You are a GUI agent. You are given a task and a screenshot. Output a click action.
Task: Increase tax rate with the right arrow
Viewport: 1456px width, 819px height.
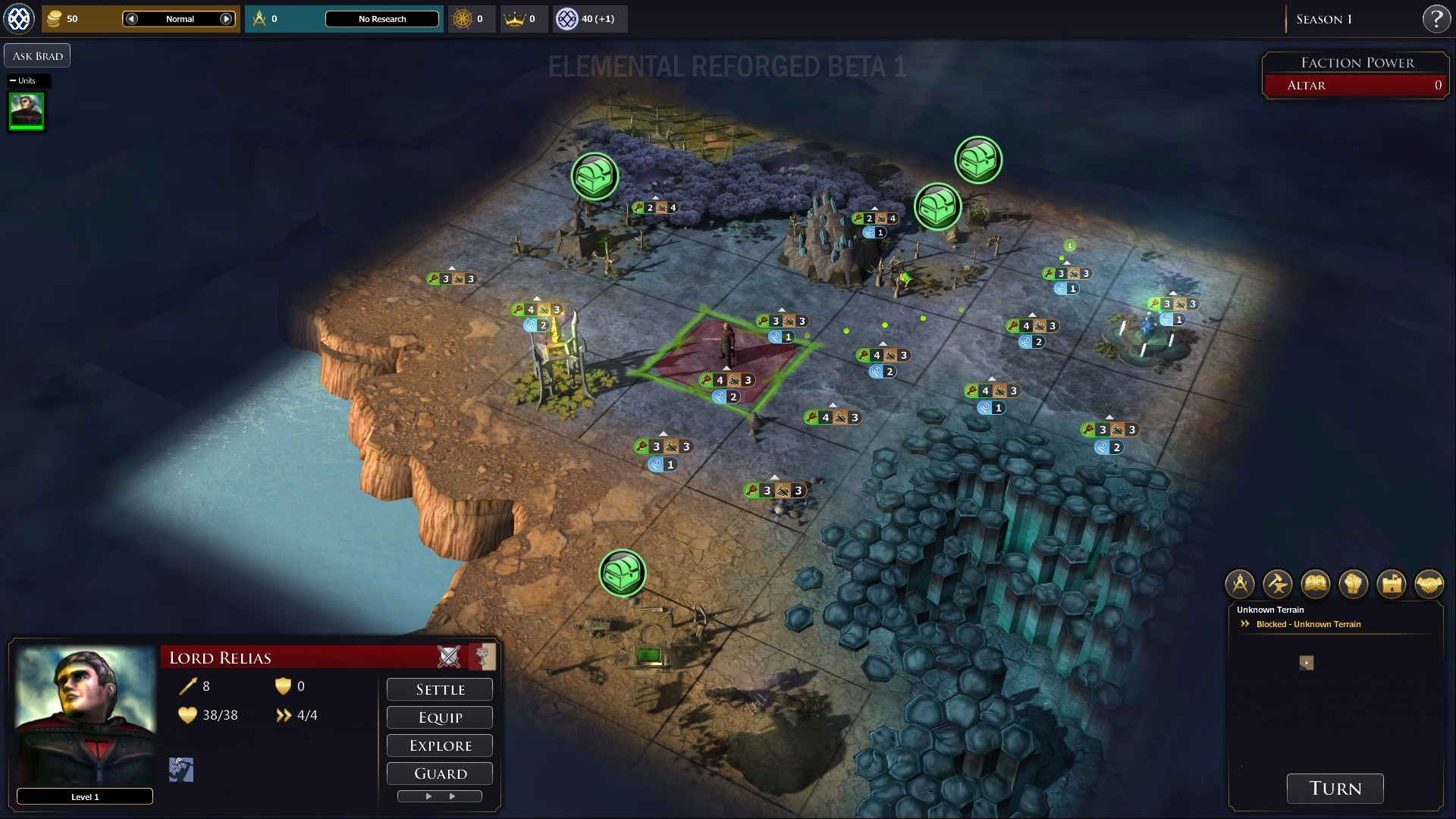click(x=226, y=19)
